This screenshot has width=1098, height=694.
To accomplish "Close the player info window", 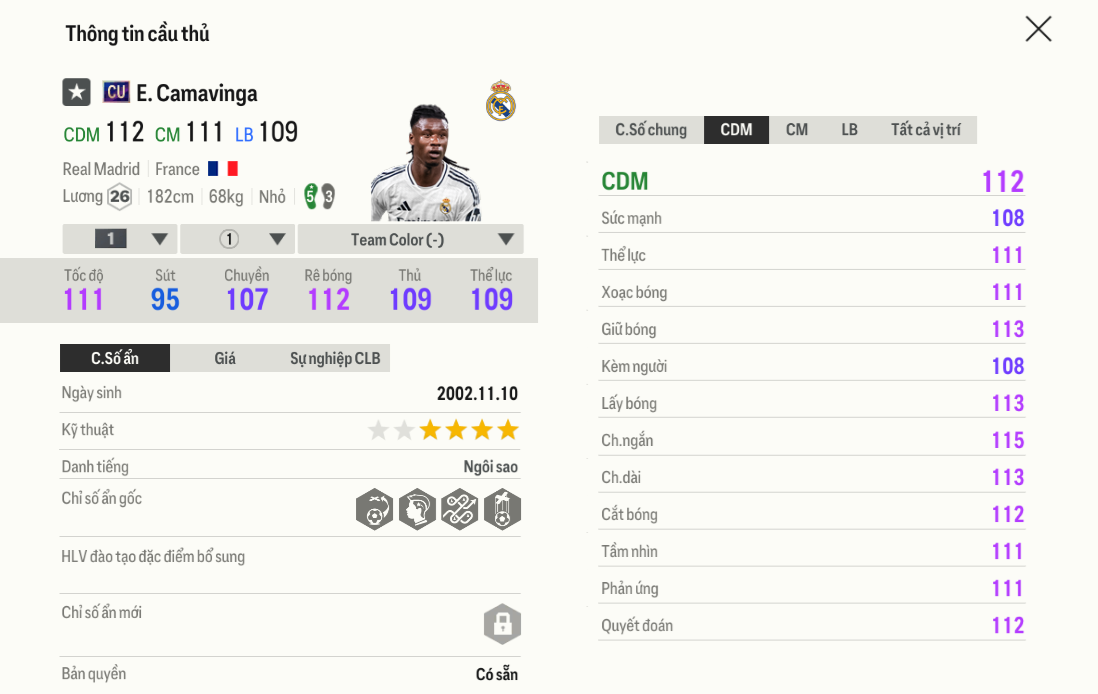I will 1038,29.
